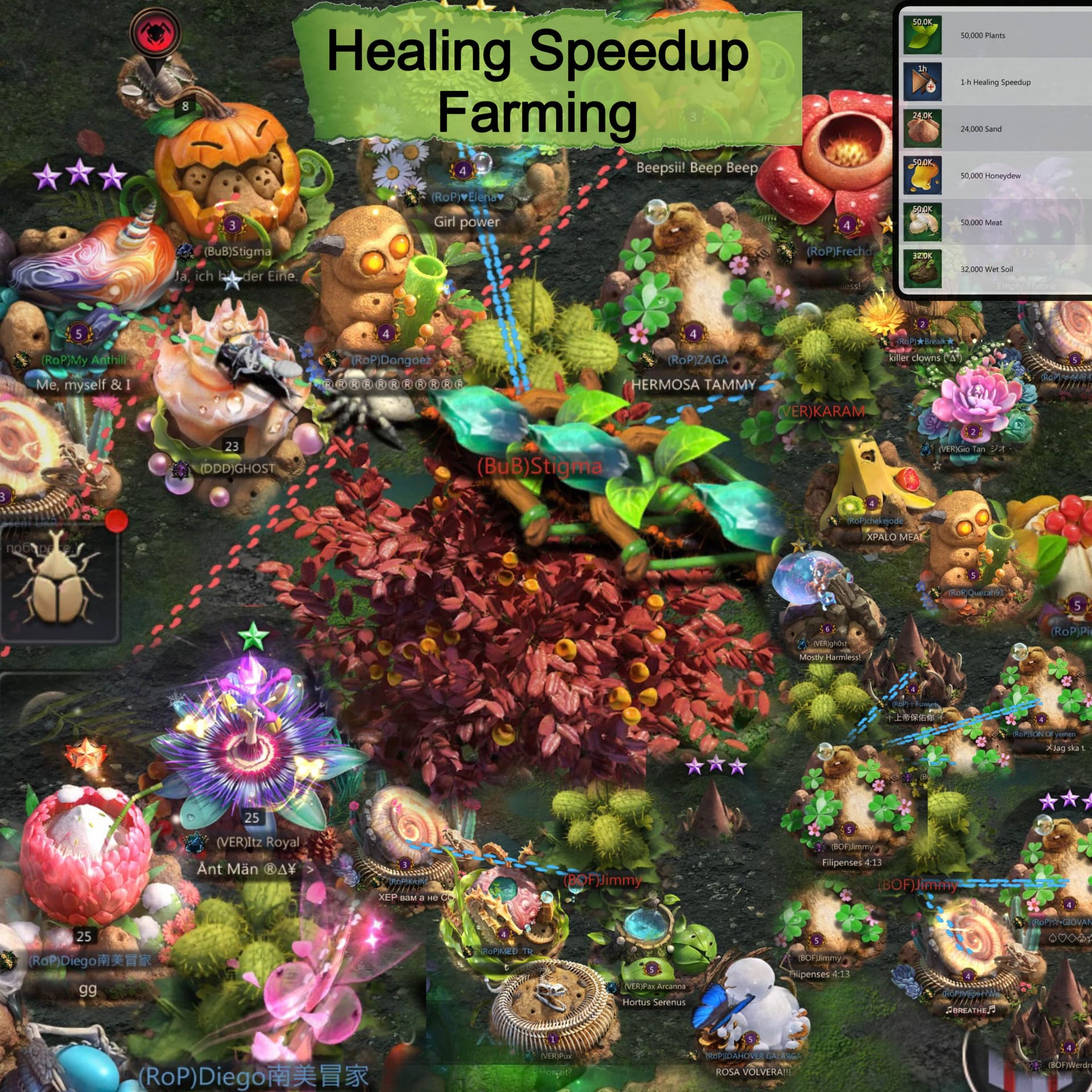Screen dimensions: 1092x1092
Task: Pick the 50,000 Meat reward row
Action: point(995,222)
